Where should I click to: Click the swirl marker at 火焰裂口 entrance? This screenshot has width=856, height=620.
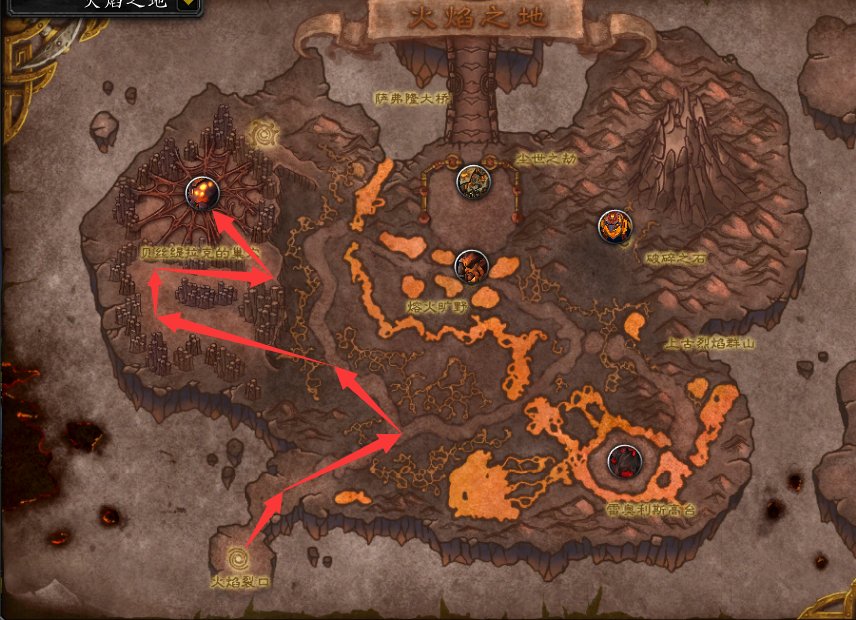click(x=240, y=554)
